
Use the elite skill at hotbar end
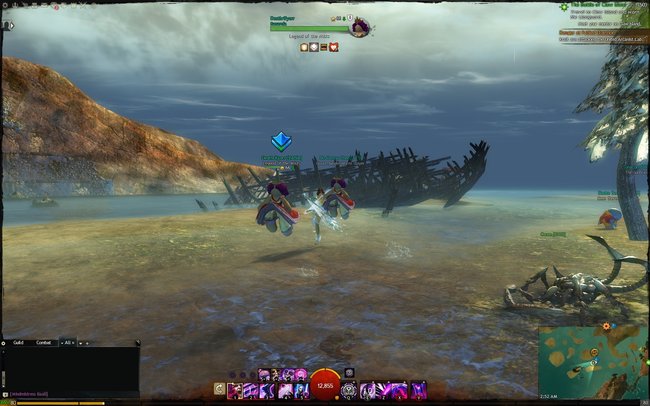[419, 390]
